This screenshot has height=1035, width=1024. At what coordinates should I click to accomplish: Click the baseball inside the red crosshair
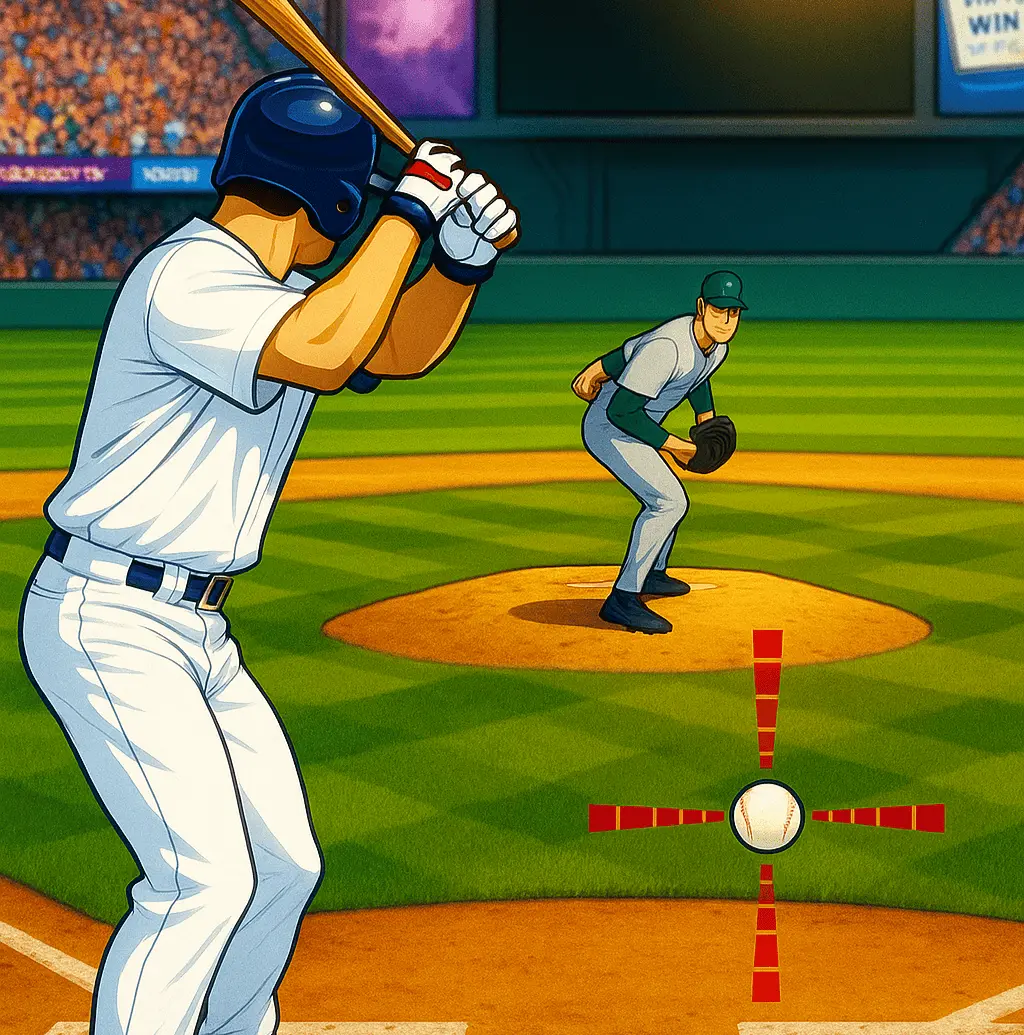coord(767,816)
